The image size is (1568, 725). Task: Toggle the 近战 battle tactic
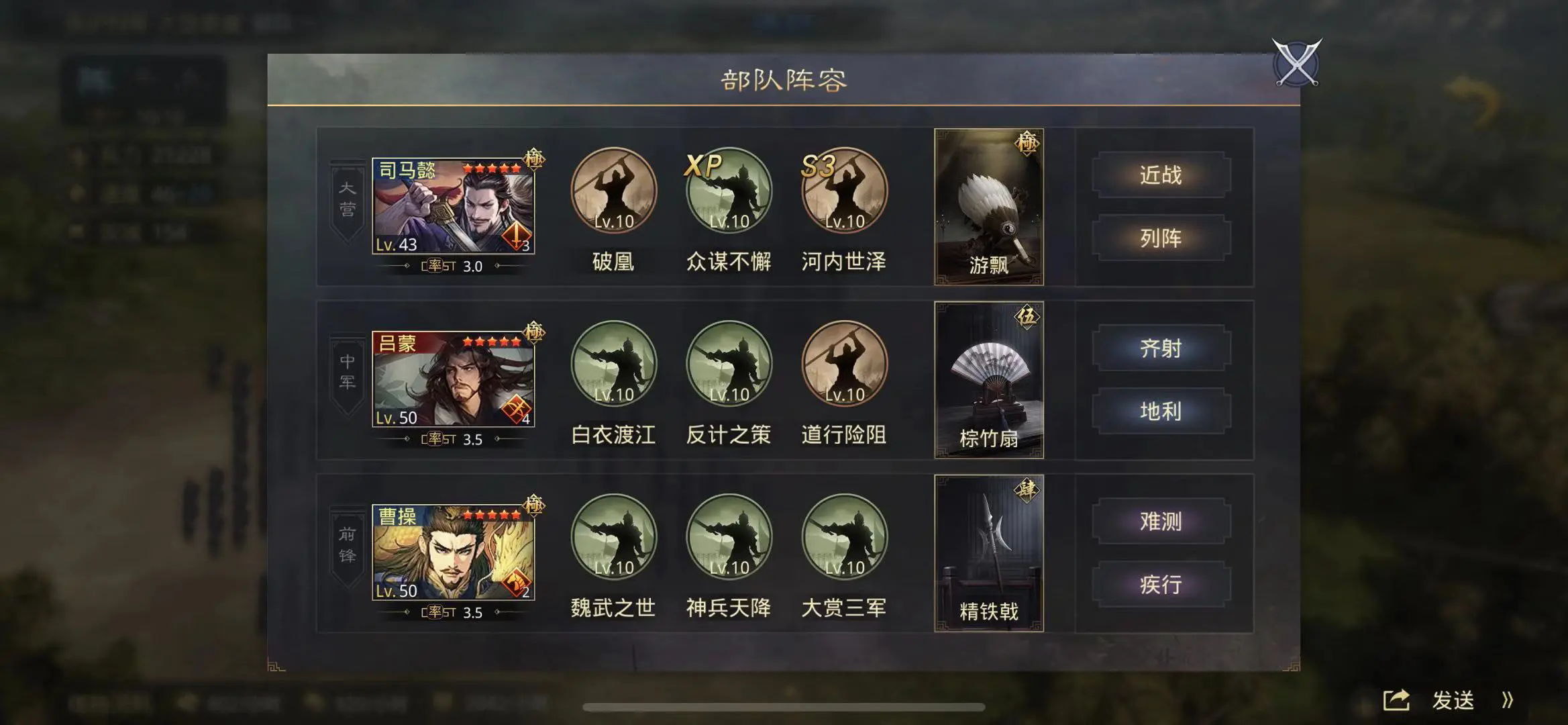1162,174
